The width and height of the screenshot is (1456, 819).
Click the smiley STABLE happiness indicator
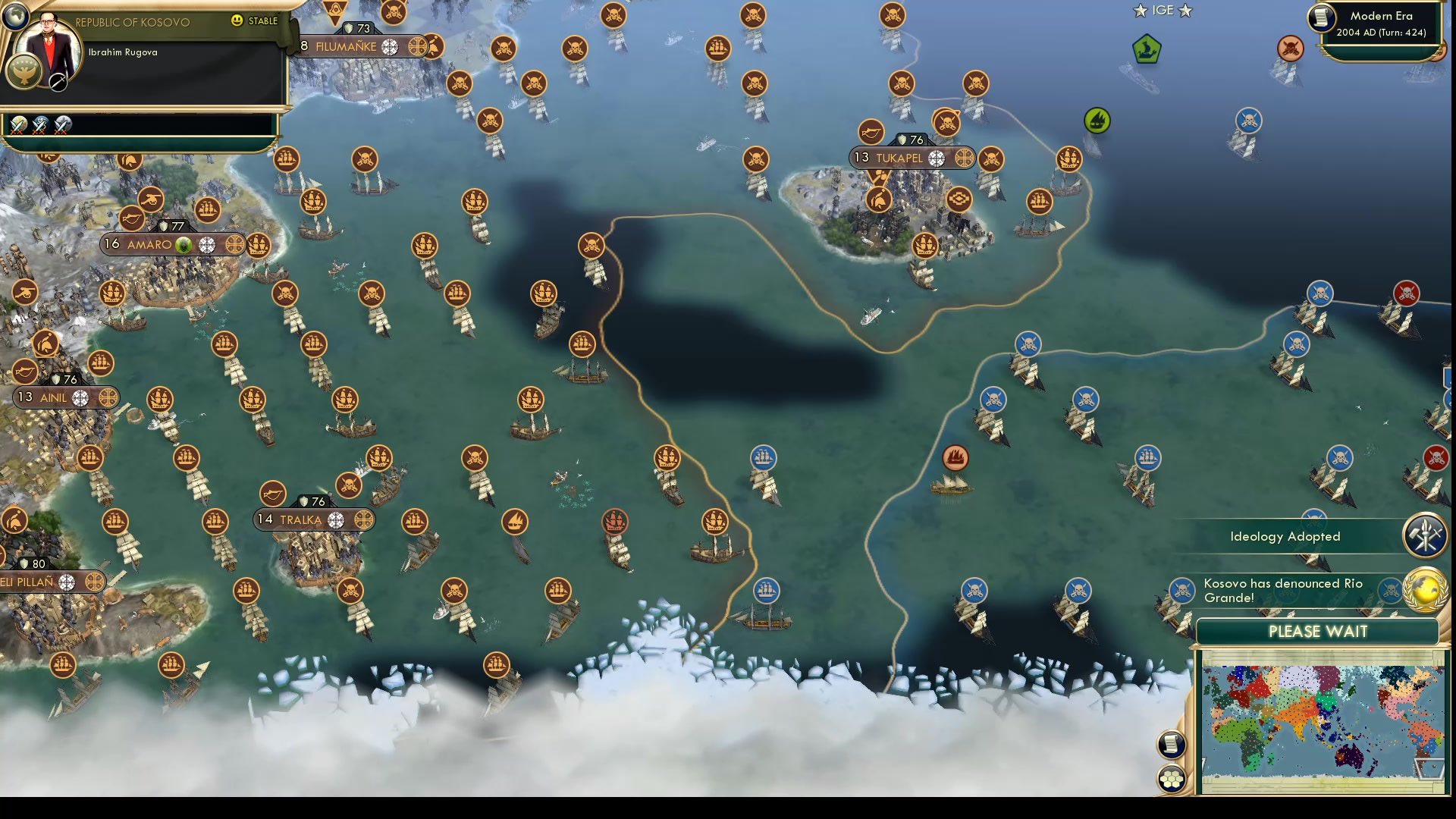(x=237, y=22)
